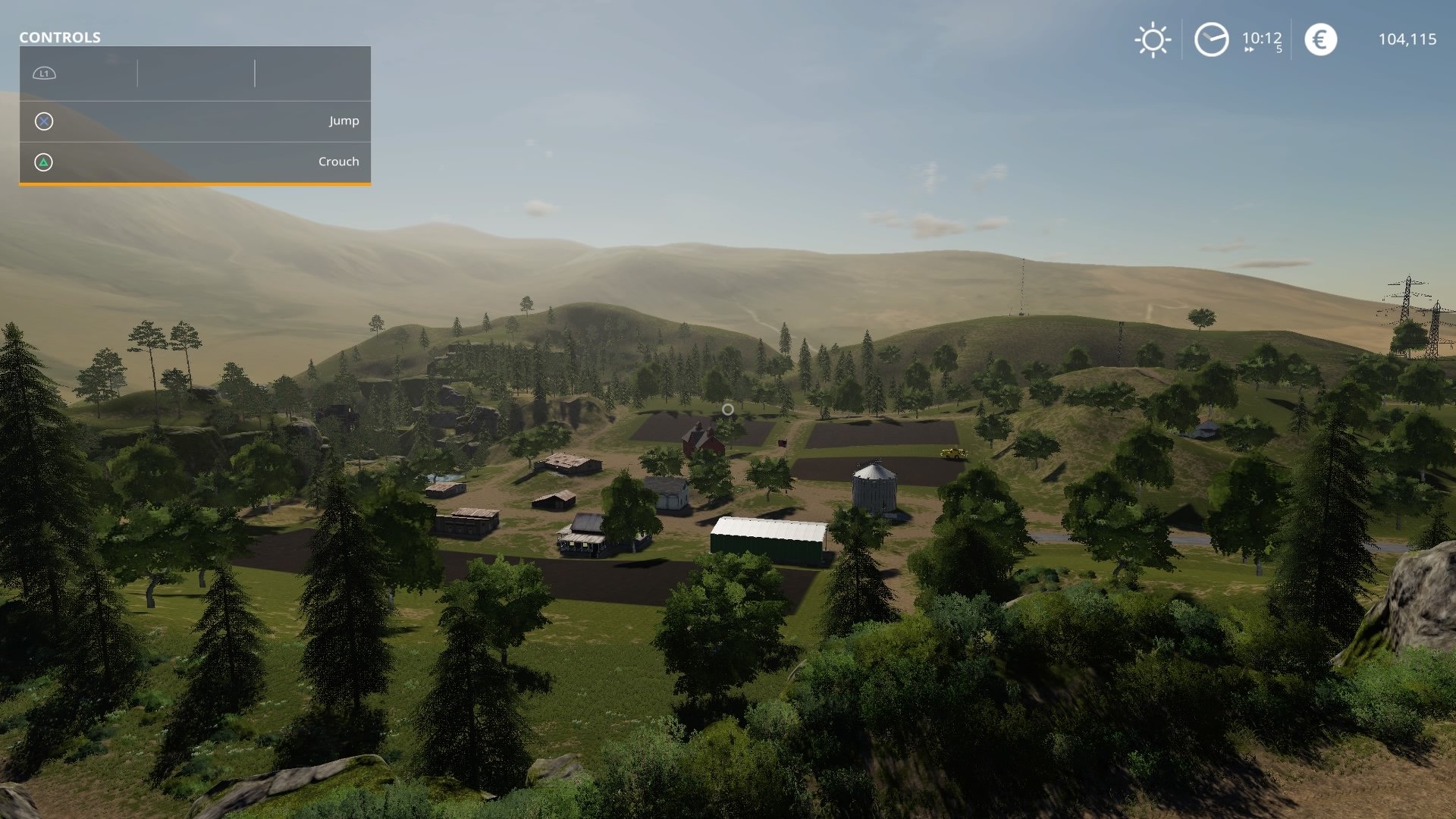Click the euro currency coin icon
The height and width of the screenshot is (819, 1456).
pos(1320,39)
